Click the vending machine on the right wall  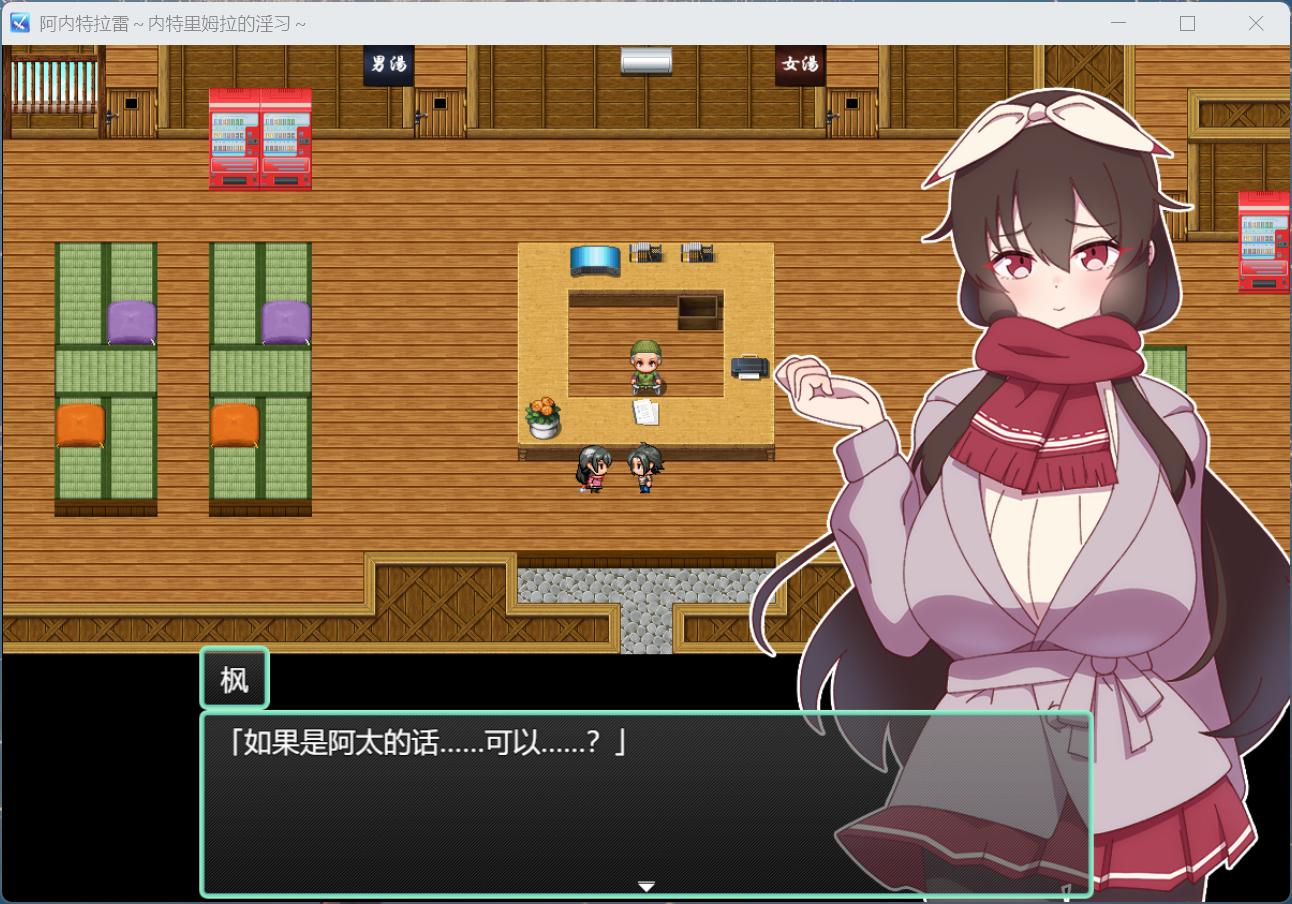1262,240
